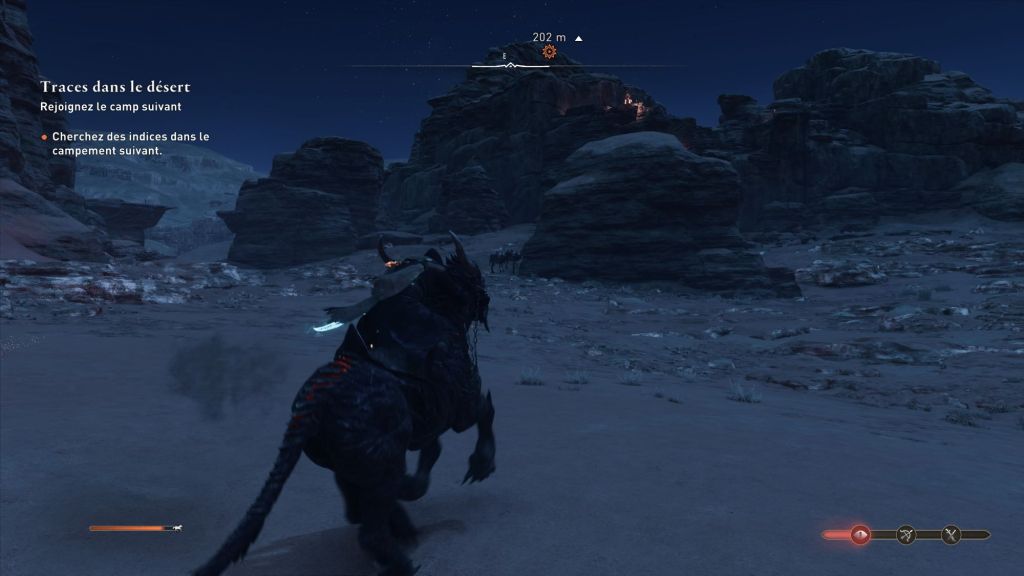Image resolution: width=1024 pixels, height=576 pixels.
Task: Activate the glowing red eye ability icon
Action: pyautogui.click(x=860, y=535)
